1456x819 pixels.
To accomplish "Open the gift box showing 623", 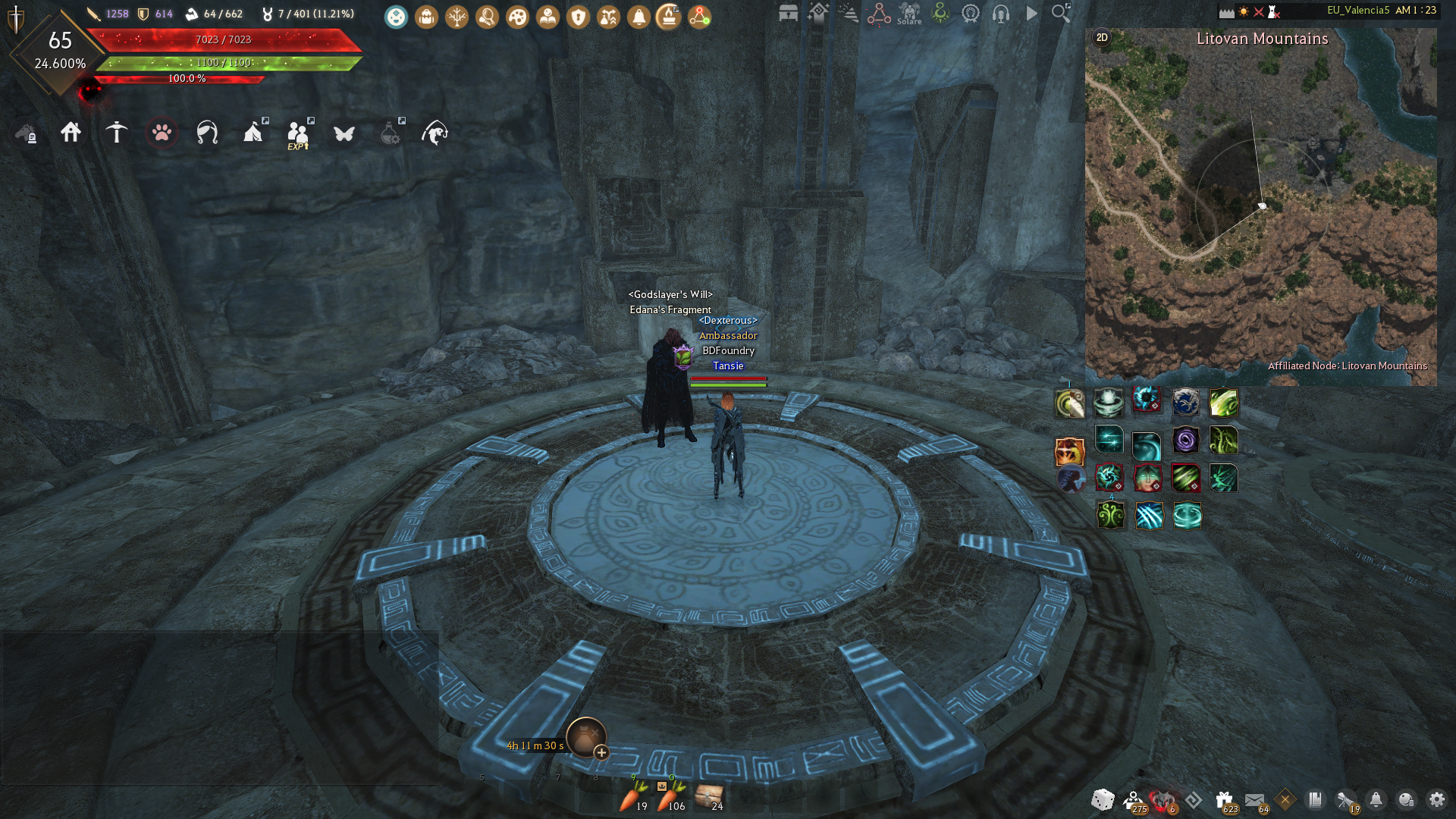I will [x=1224, y=799].
